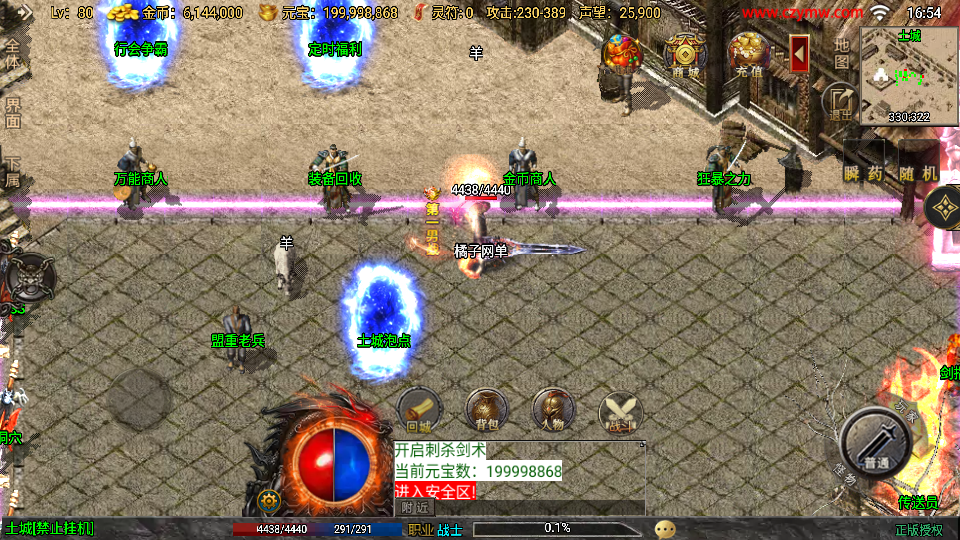
Task: Select the 全体 tab on the left edge
Action: tap(13, 54)
